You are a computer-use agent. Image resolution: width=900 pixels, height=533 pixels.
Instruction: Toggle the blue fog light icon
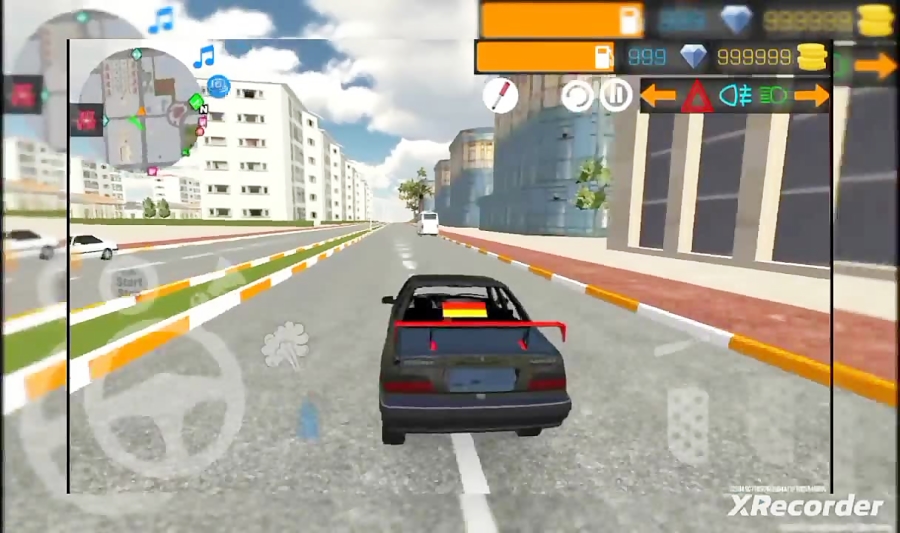pos(737,96)
